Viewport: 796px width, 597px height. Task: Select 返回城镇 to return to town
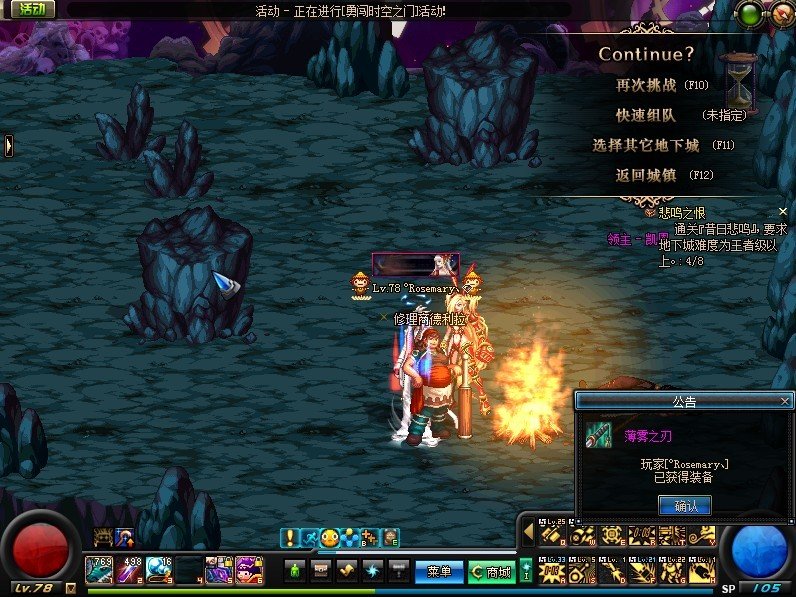click(x=646, y=174)
